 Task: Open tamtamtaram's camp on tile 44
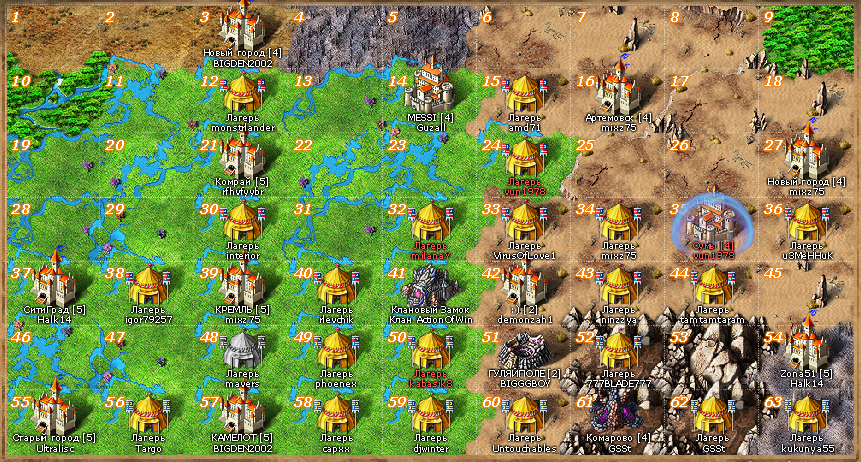pyautogui.click(x=712, y=286)
